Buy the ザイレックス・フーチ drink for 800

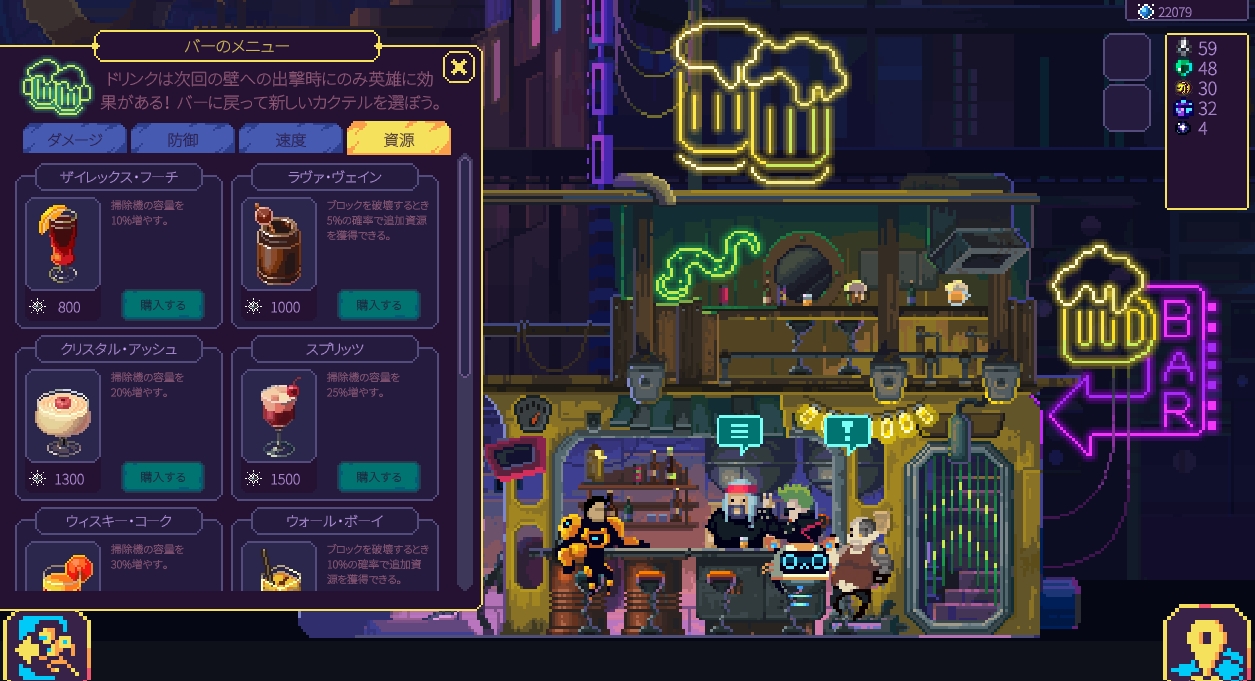163,305
